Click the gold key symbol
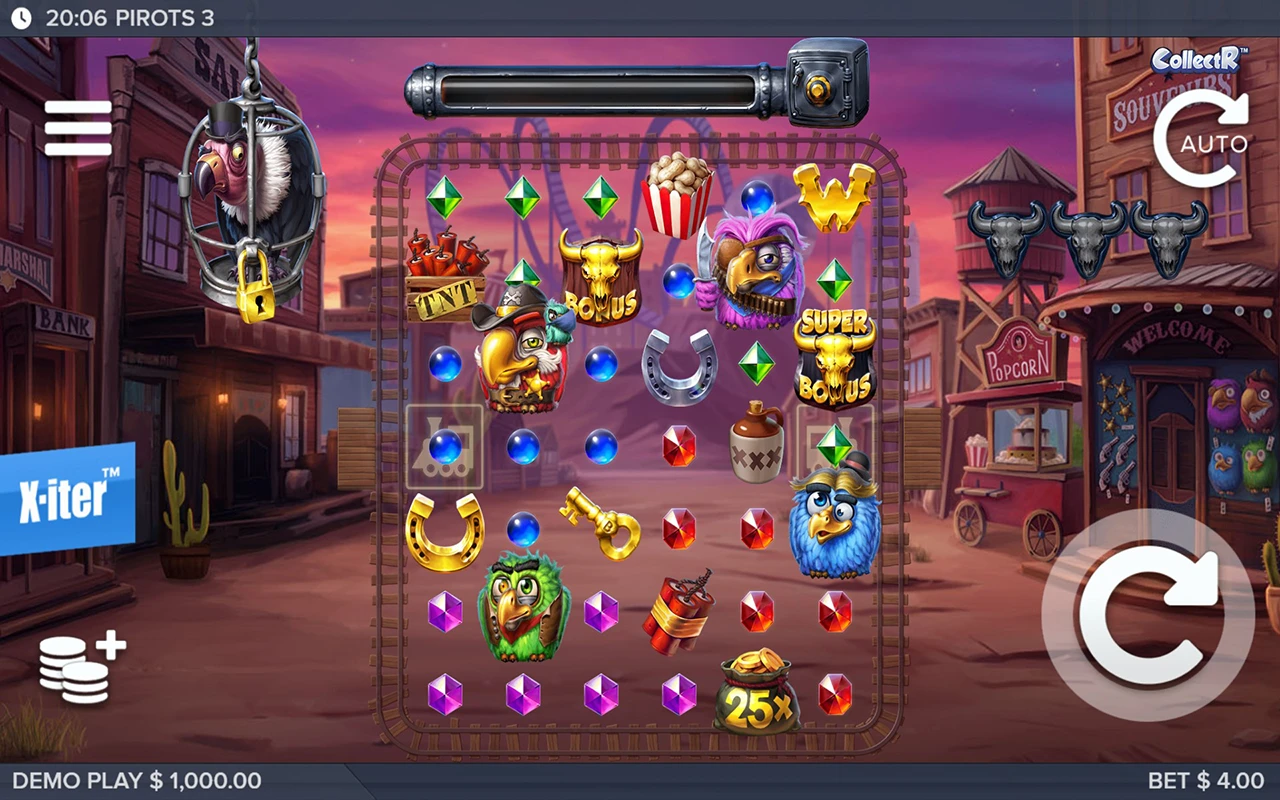The width and height of the screenshot is (1280, 800). (x=601, y=524)
